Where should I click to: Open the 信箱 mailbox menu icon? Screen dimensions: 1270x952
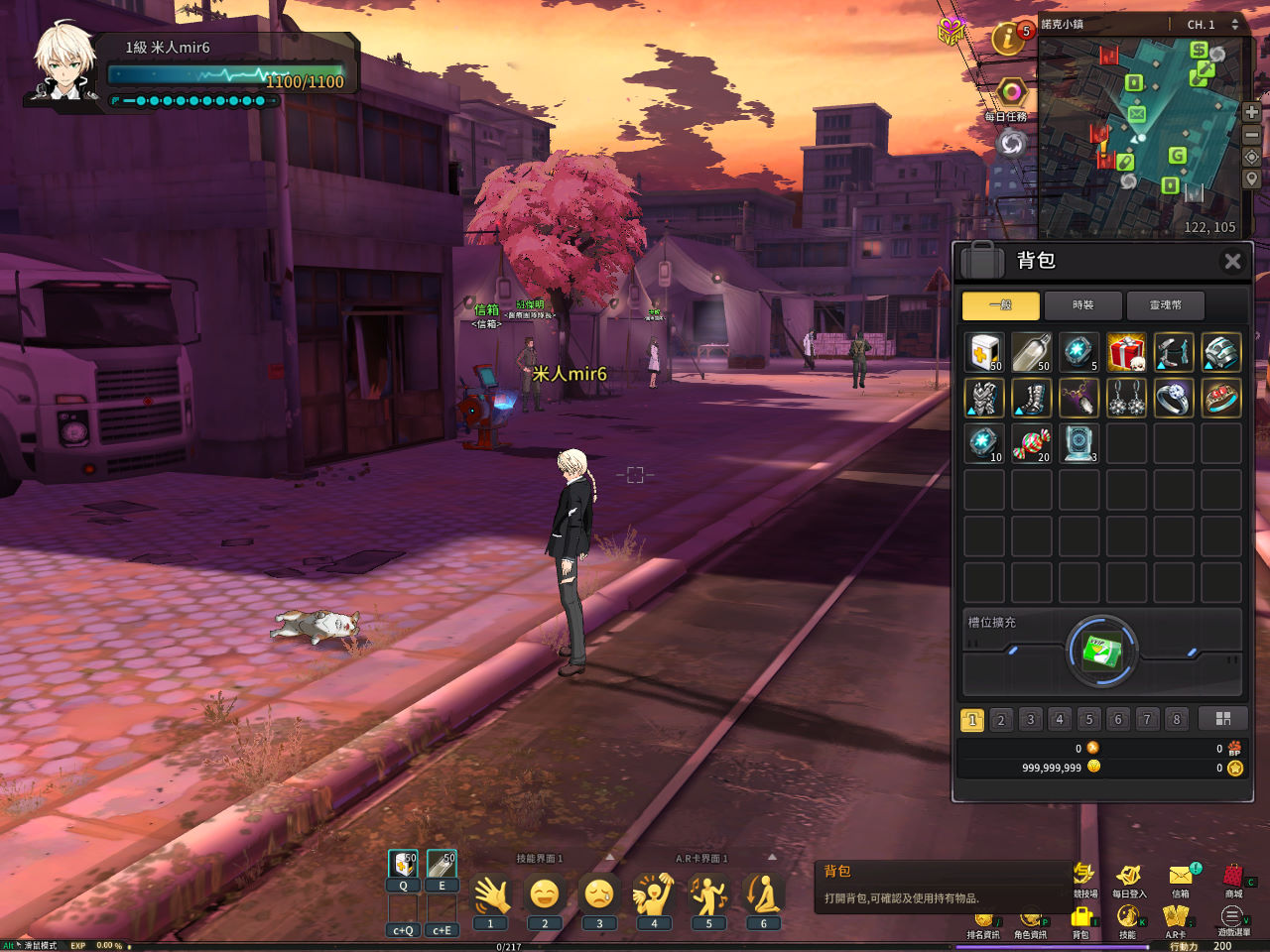point(1181,880)
